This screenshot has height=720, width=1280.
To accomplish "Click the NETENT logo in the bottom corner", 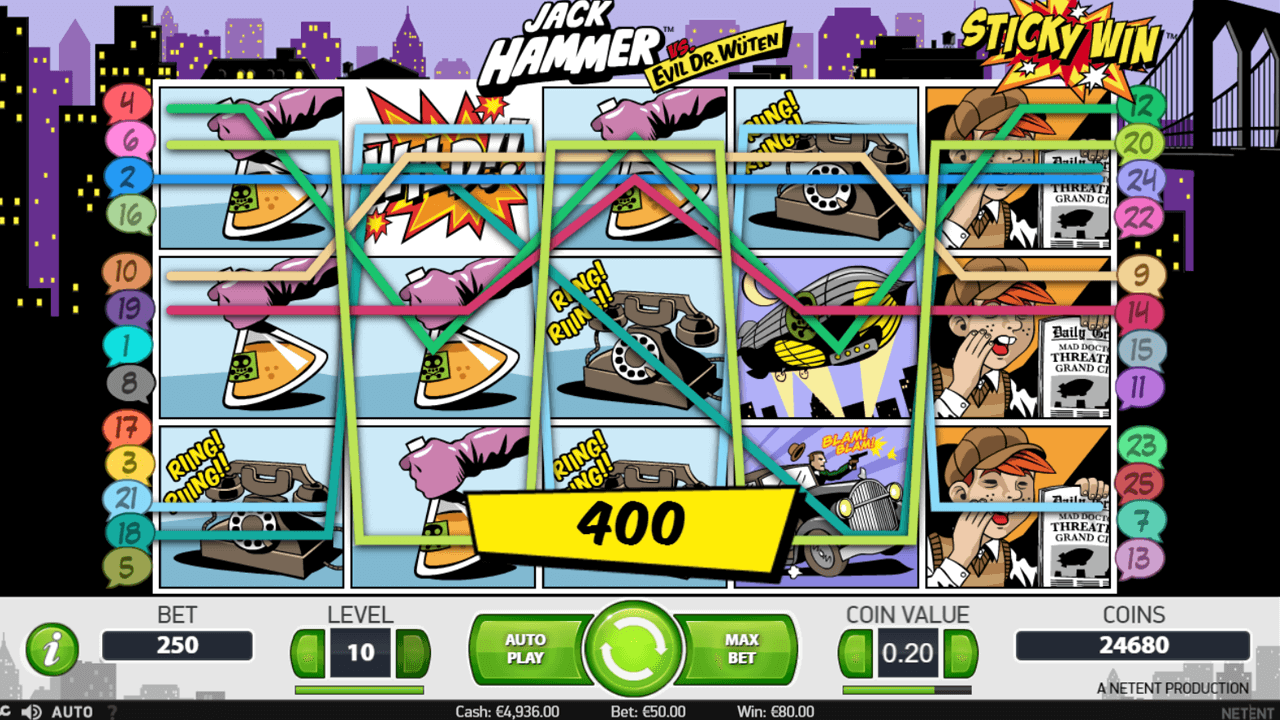I will (1248, 710).
